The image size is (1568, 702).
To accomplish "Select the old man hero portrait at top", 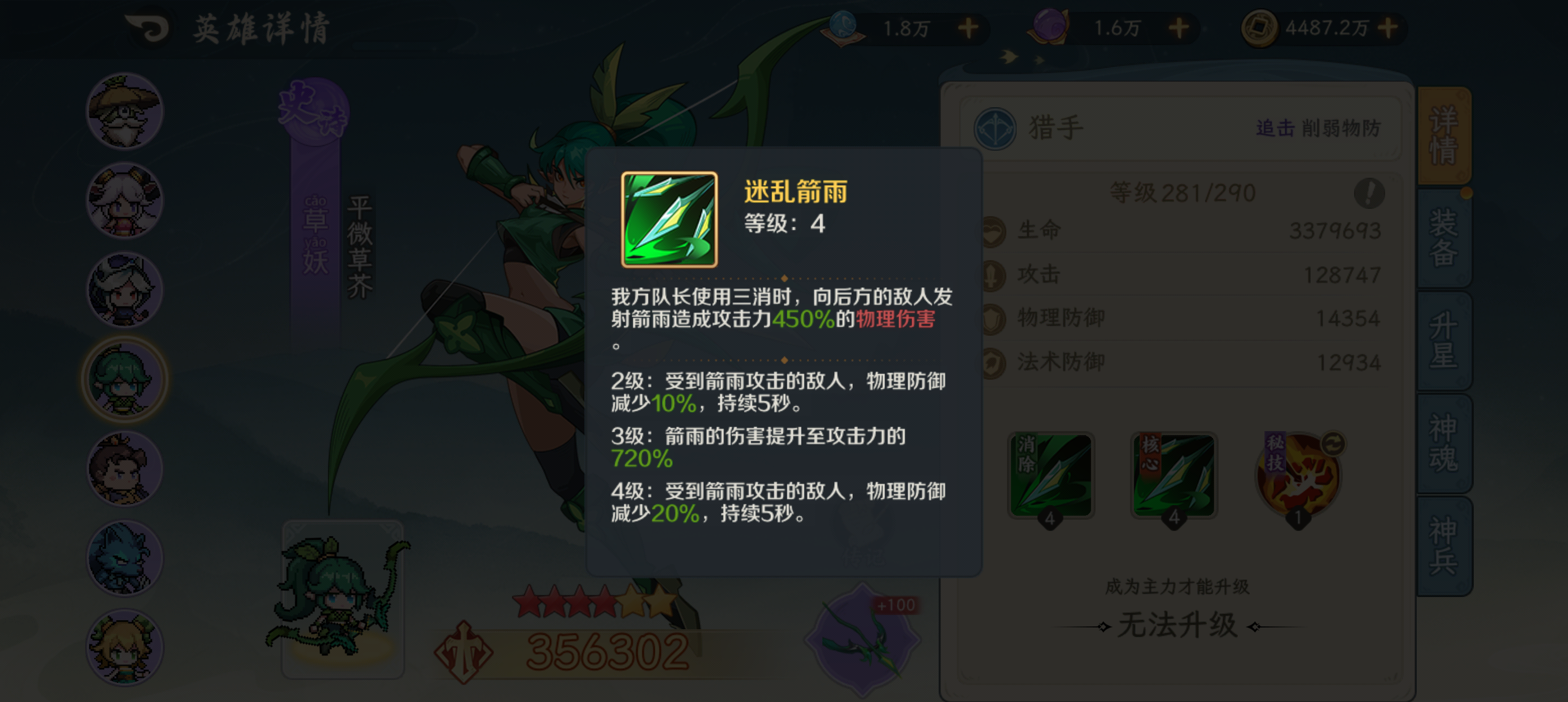I will tap(124, 111).
